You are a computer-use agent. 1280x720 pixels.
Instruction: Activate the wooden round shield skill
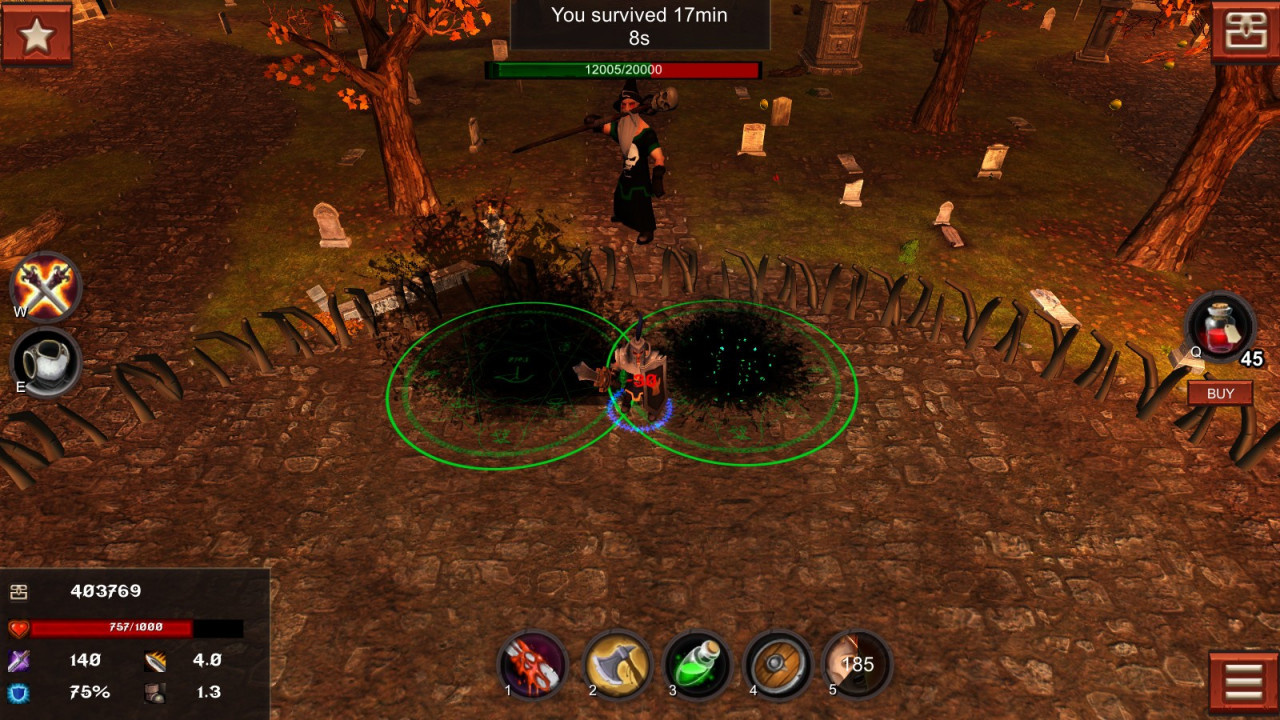click(778, 664)
